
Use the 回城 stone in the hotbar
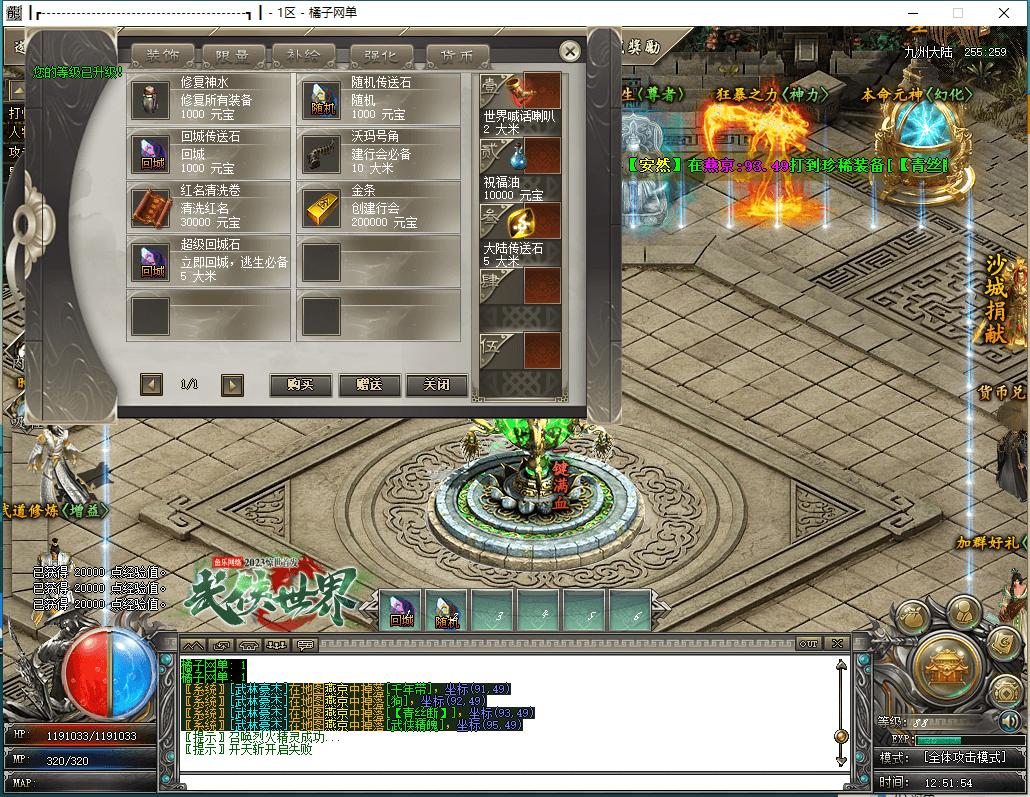pos(401,611)
